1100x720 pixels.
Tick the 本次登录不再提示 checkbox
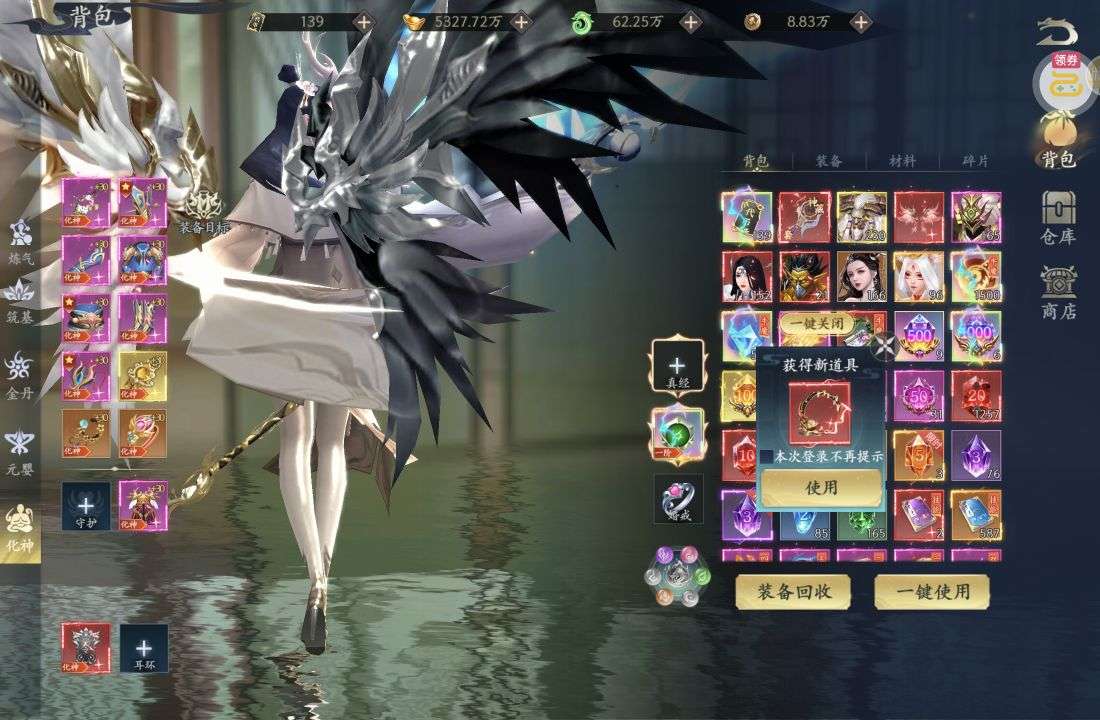click(x=767, y=456)
